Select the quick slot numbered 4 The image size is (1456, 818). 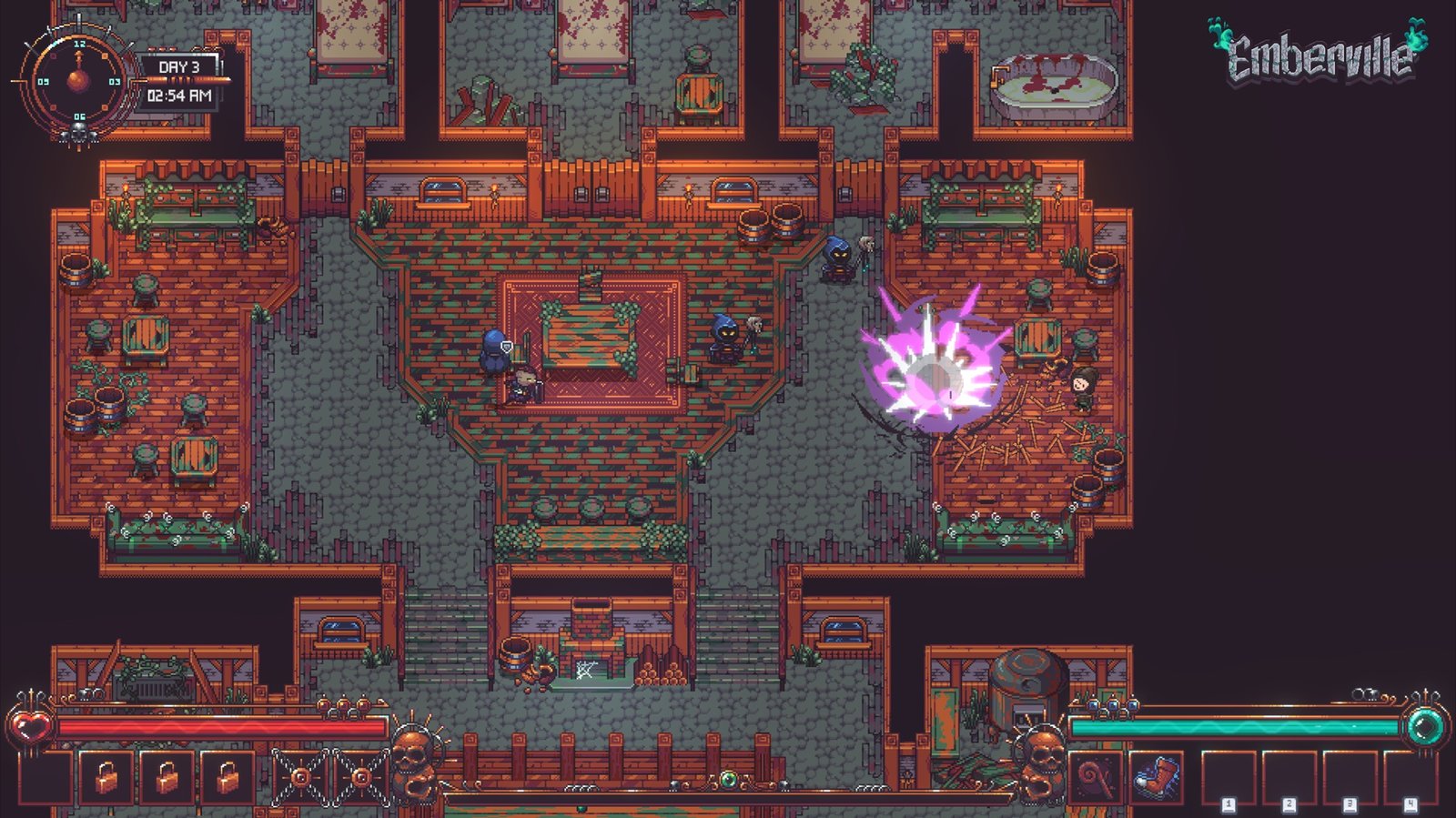click(x=1410, y=778)
